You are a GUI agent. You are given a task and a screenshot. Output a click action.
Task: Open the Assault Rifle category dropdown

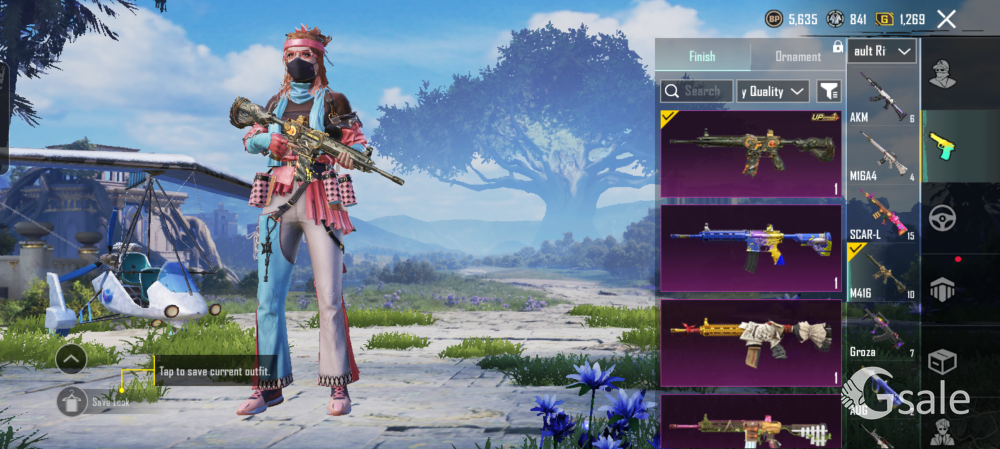pyautogui.click(x=882, y=51)
